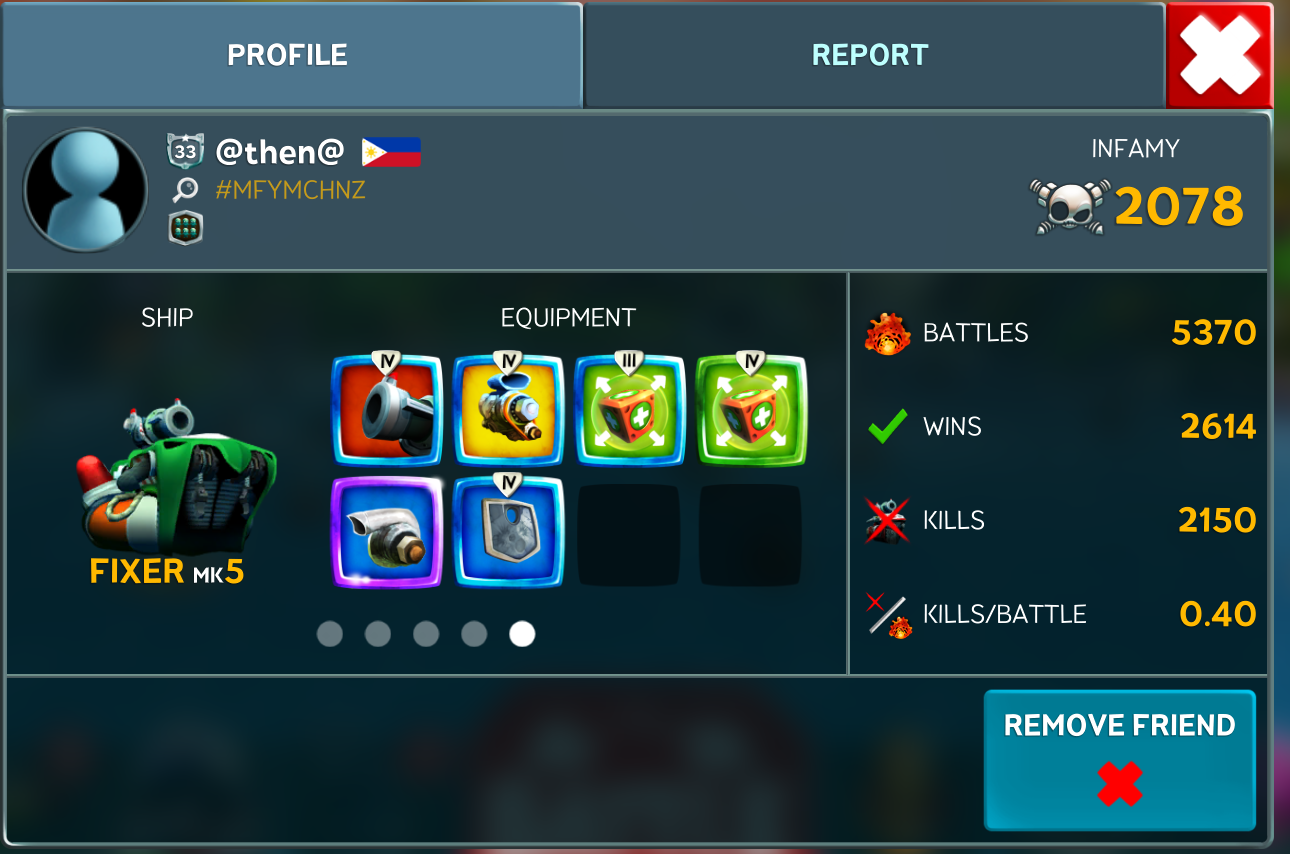
Task: Switch to the Profile tab
Action: click(288, 55)
